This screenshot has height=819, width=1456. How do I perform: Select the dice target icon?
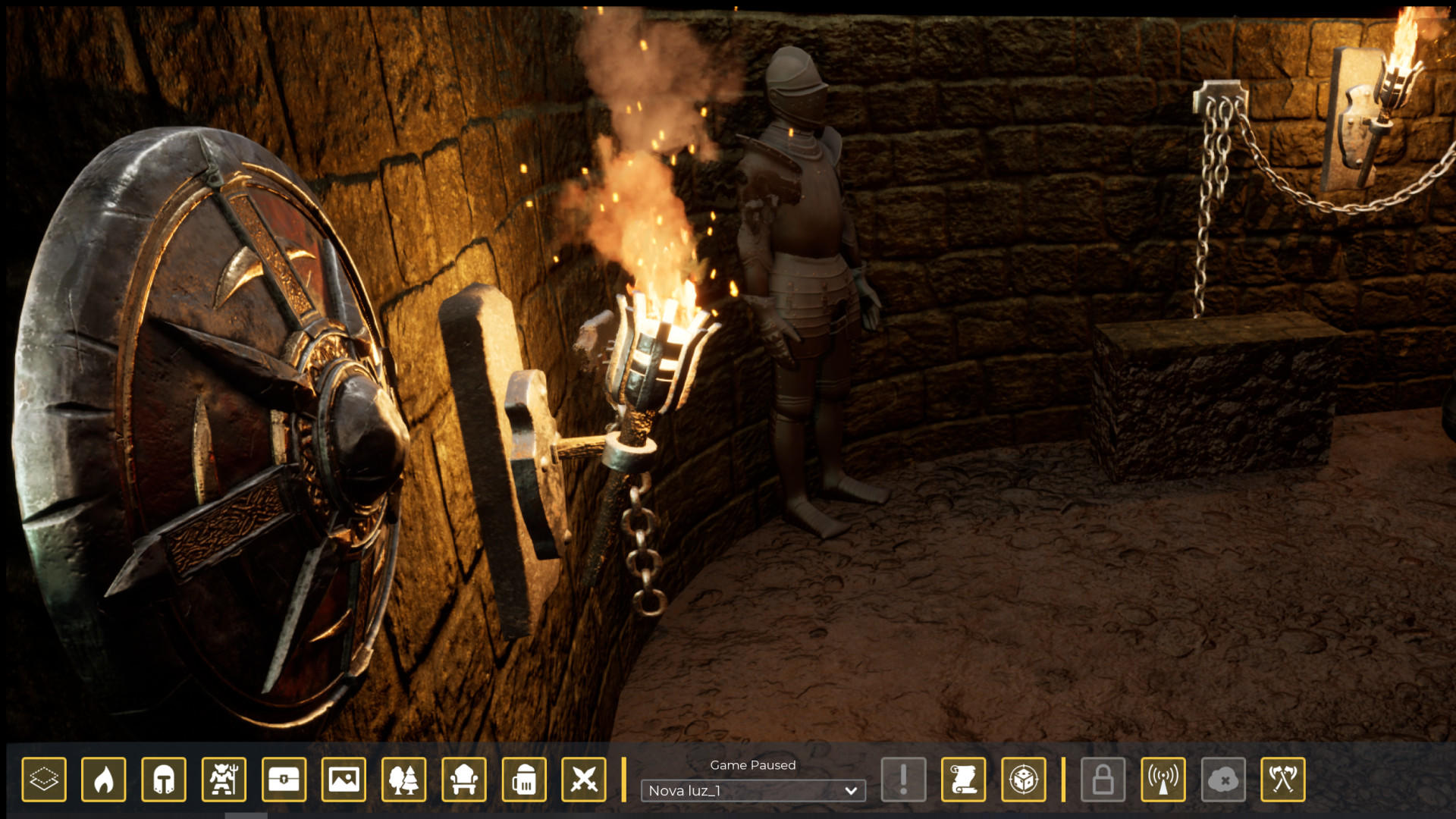click(x=1024, y=779)
